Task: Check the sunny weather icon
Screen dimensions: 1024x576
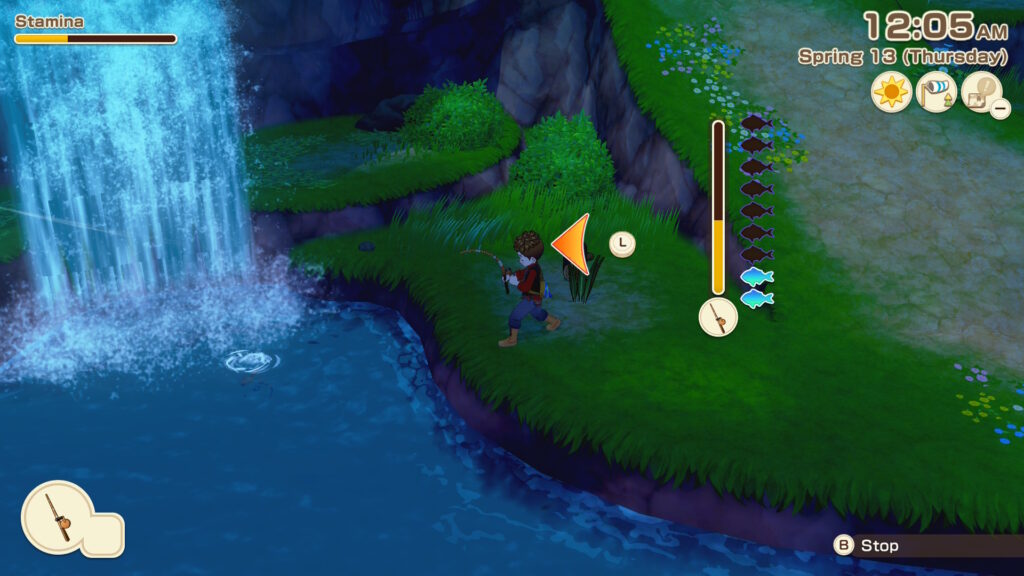Action: tap(891, 92)
